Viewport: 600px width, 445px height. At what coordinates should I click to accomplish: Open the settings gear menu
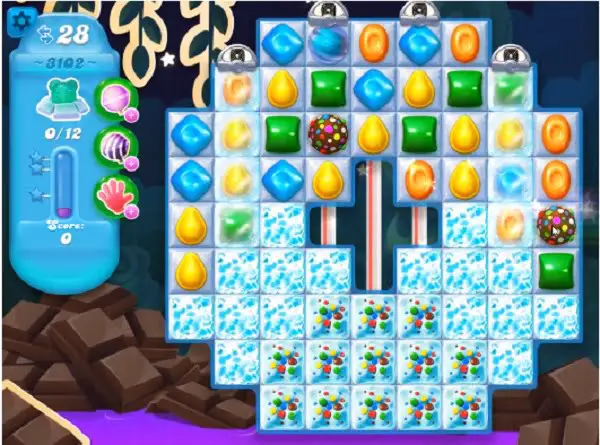pyautogui.click(x=17, y=17)
